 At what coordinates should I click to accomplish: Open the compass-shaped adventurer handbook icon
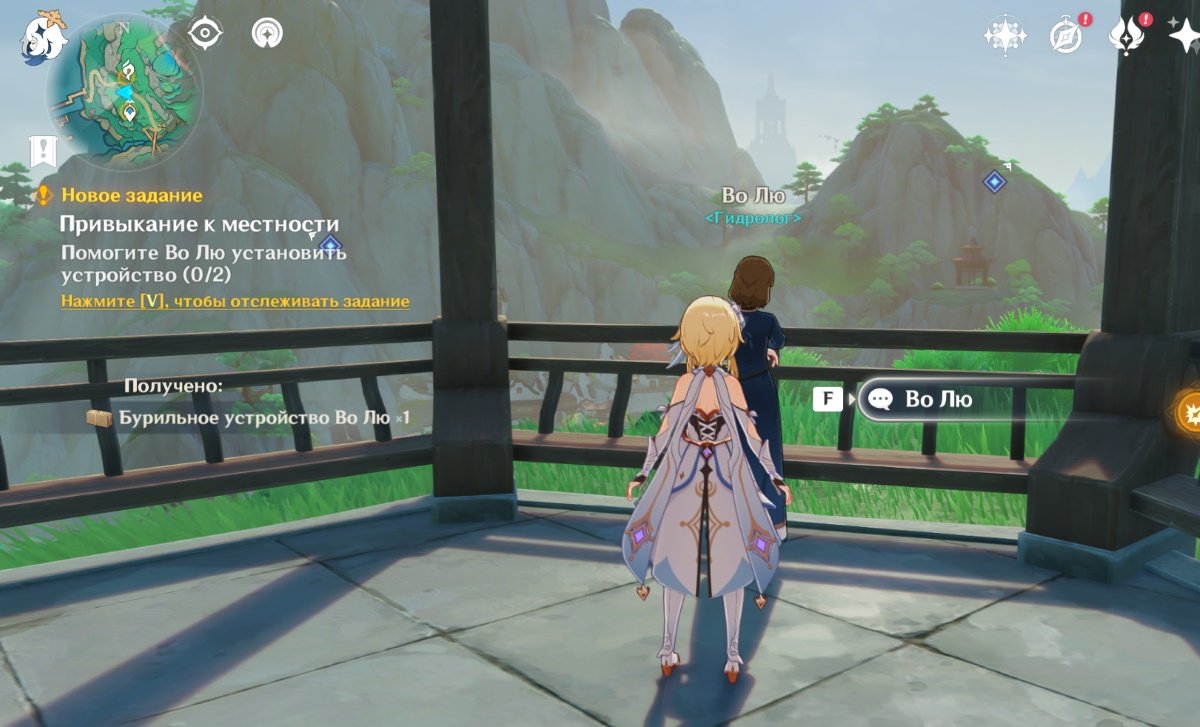tap(1066, 36)
